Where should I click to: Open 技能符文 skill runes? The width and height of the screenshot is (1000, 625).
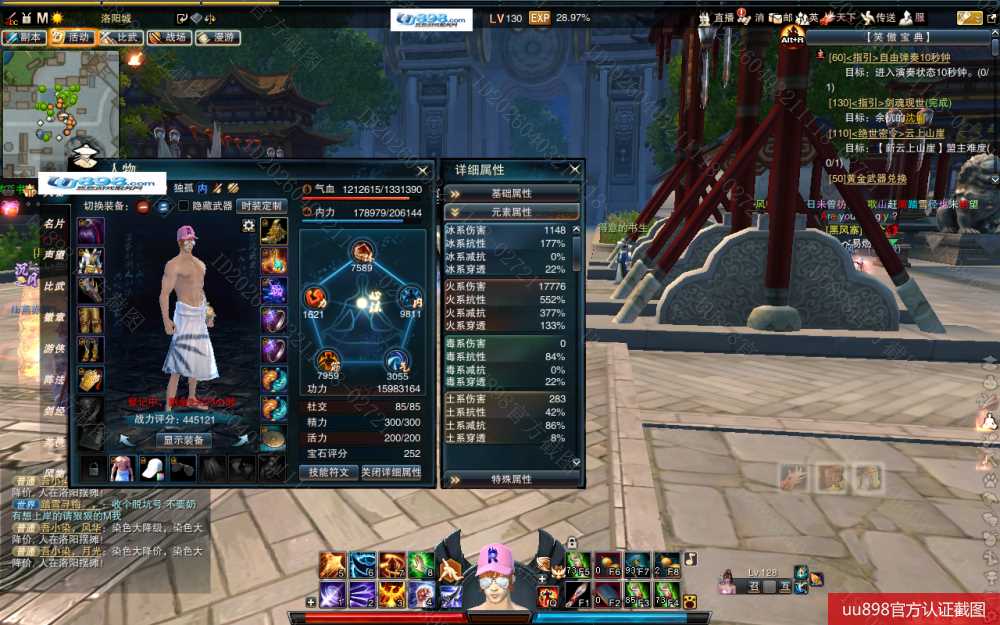(328, 472)
